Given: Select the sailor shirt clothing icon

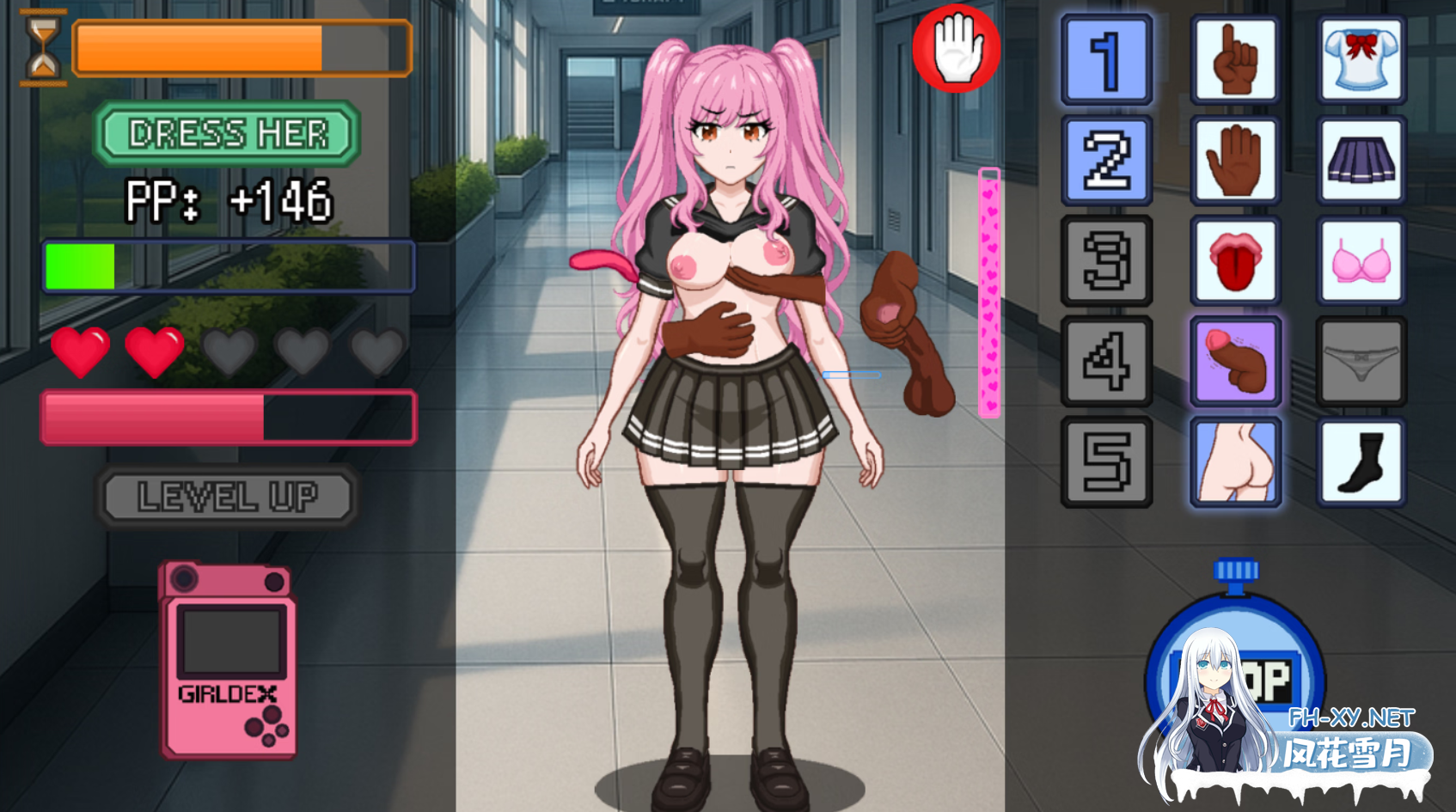Looking at the screenshot, I should [x=1361, y=62].
